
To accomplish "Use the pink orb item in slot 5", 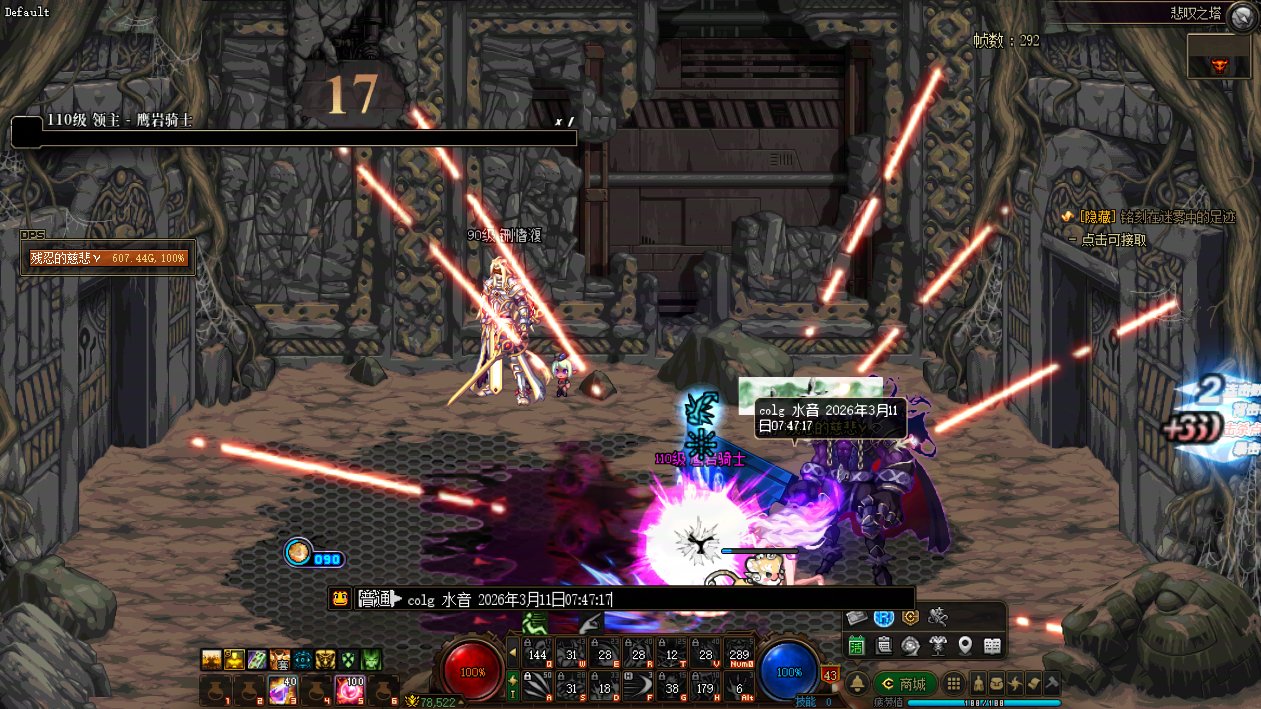I will click(349, 689).
